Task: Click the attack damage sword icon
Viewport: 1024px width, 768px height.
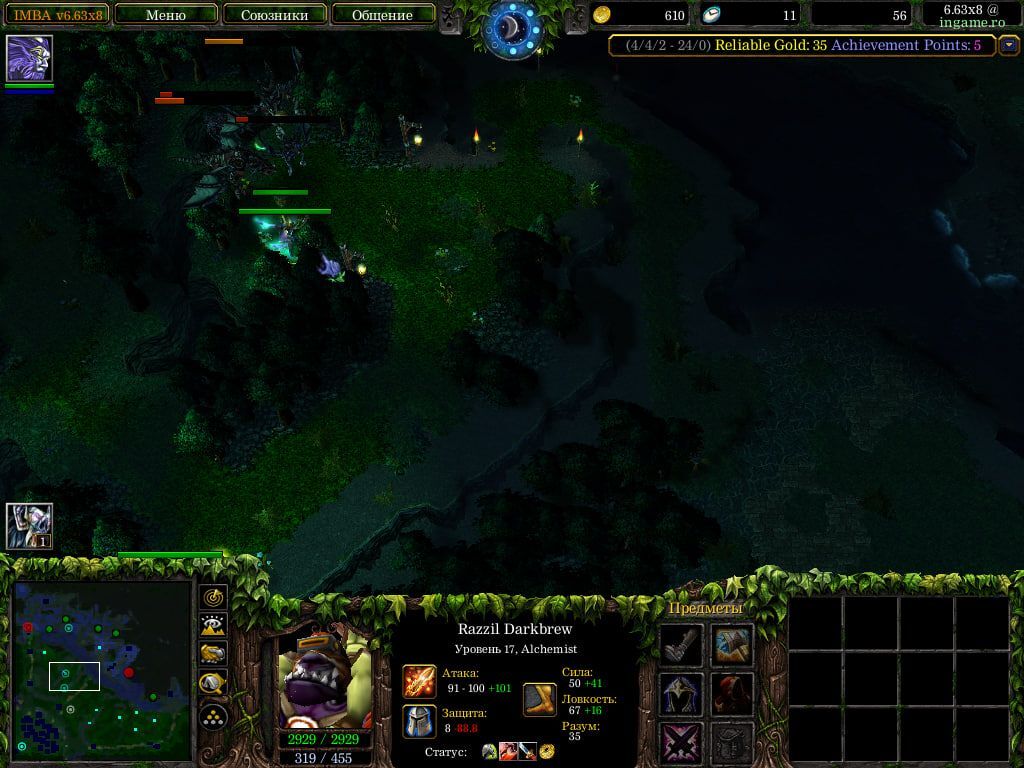Action: 419,681
